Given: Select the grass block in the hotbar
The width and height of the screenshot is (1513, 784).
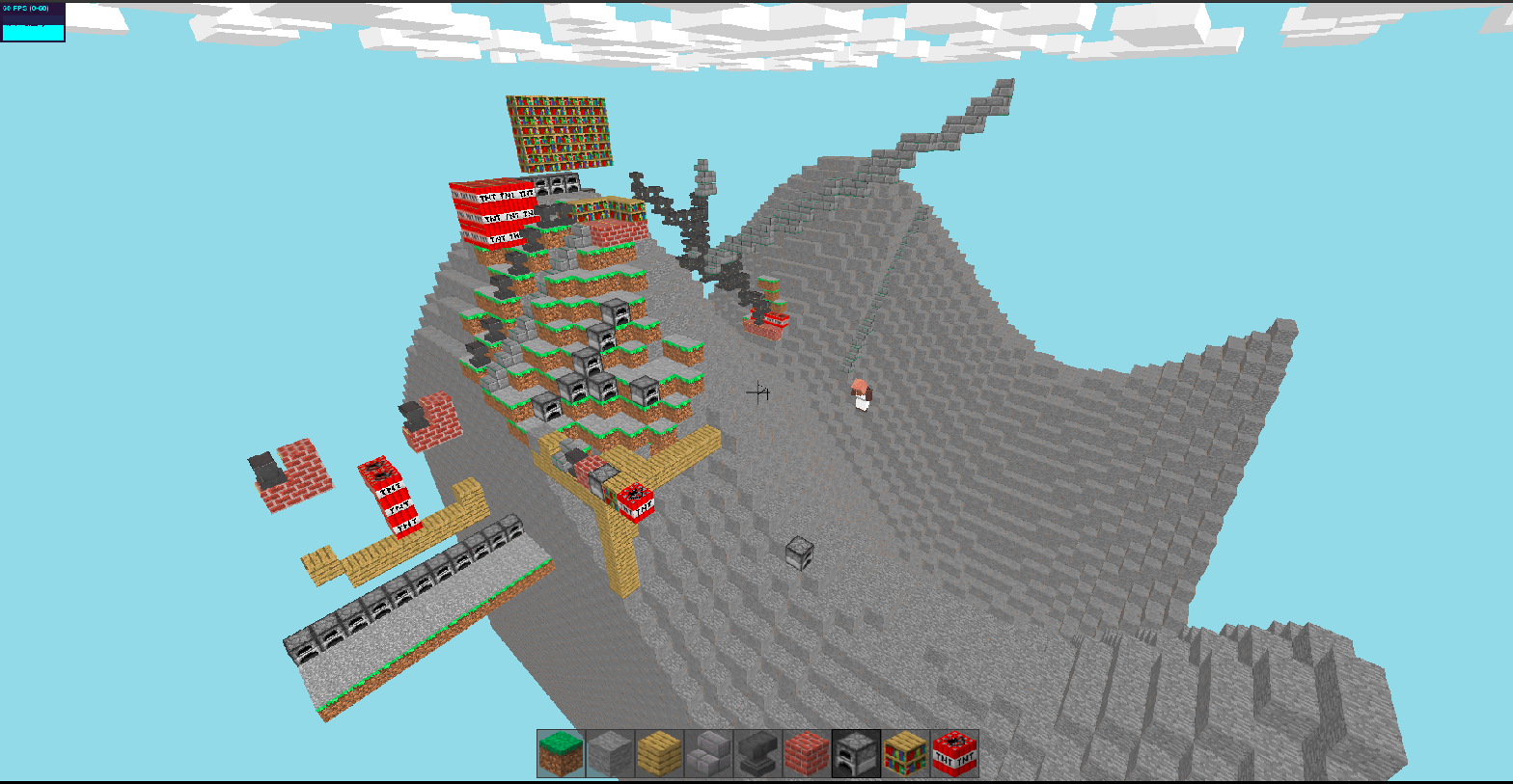Looking at the screenshot, I should coord(559,753).
